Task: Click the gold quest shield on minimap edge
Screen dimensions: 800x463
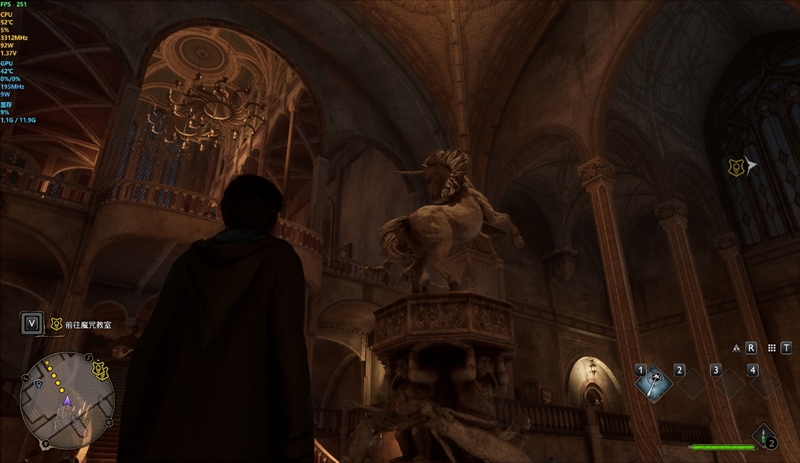Action: 100,371
